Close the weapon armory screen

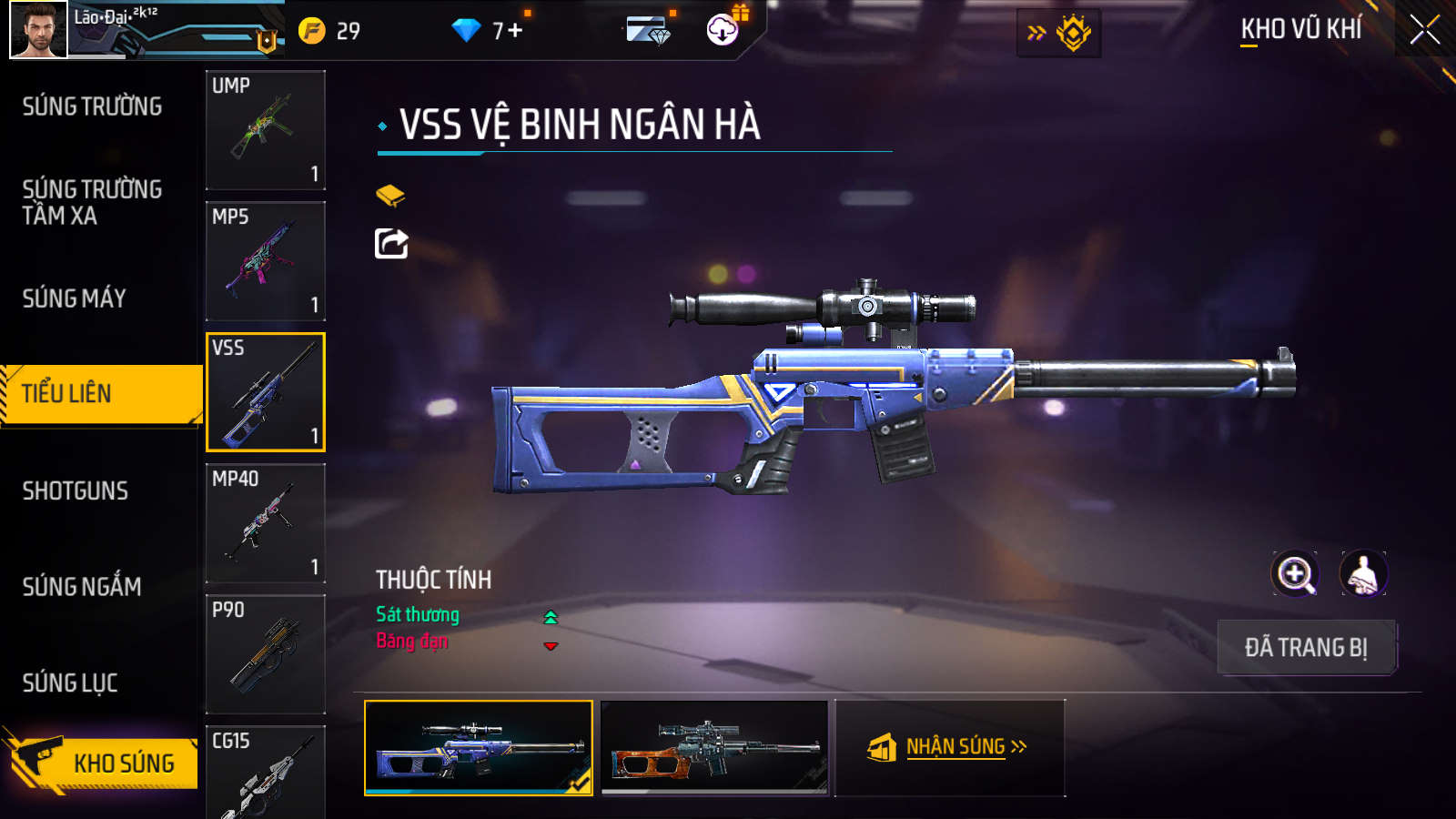pos(1424,30)
